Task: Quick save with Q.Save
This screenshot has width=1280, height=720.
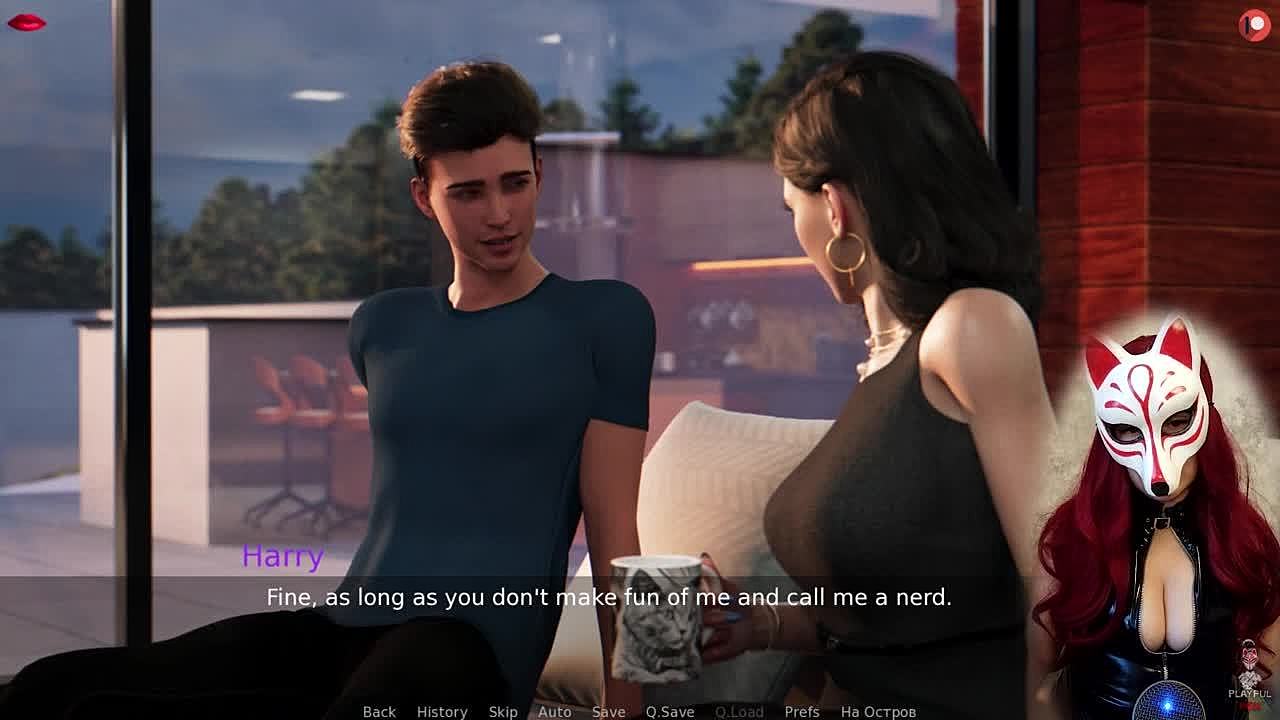Action: click(x=670, y=711)
